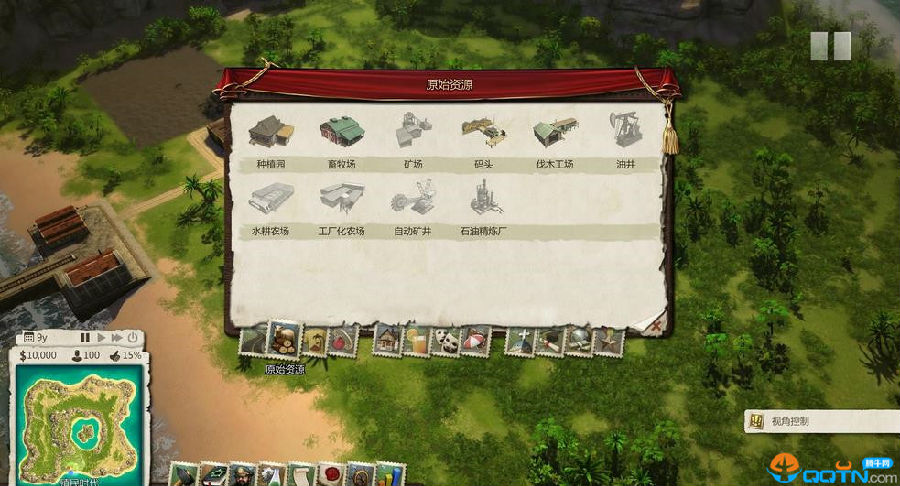
Task: Choose the 畜牧场 ranch building
Action: pos(339,133)
